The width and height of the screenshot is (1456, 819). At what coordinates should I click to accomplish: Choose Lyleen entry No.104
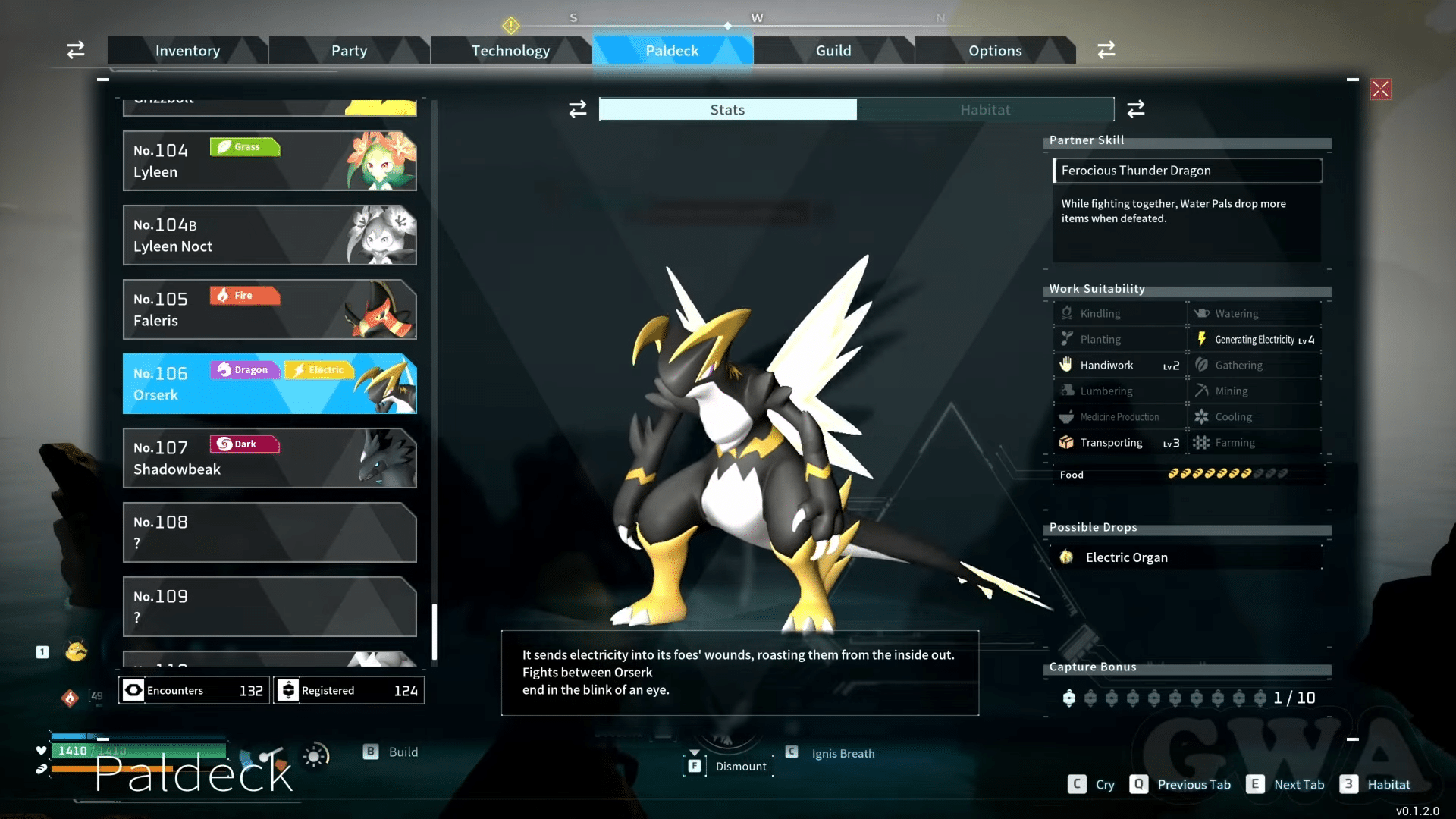click(x=269, y=161)
